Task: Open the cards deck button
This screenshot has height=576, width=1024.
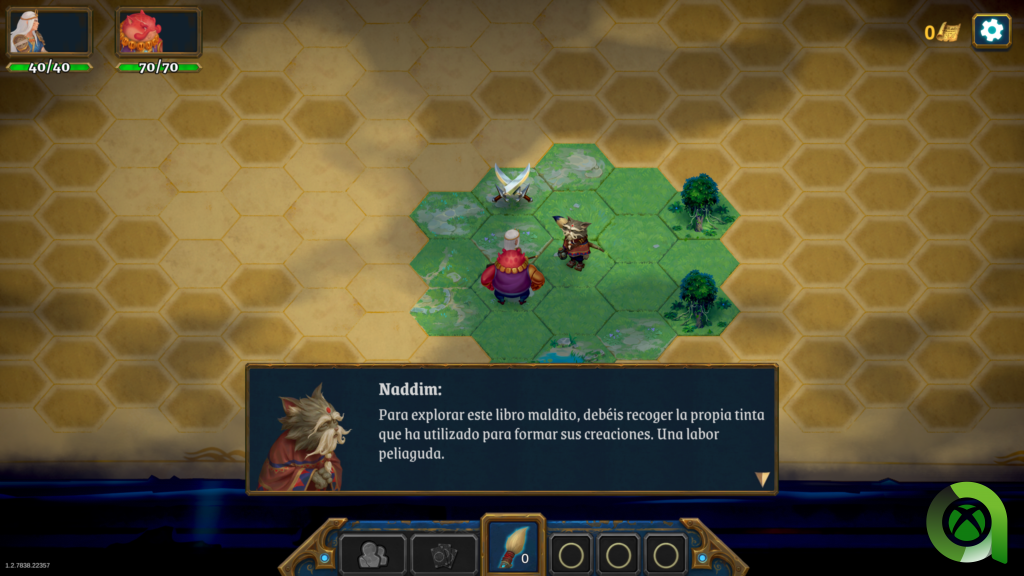Action: click(444, 555)
